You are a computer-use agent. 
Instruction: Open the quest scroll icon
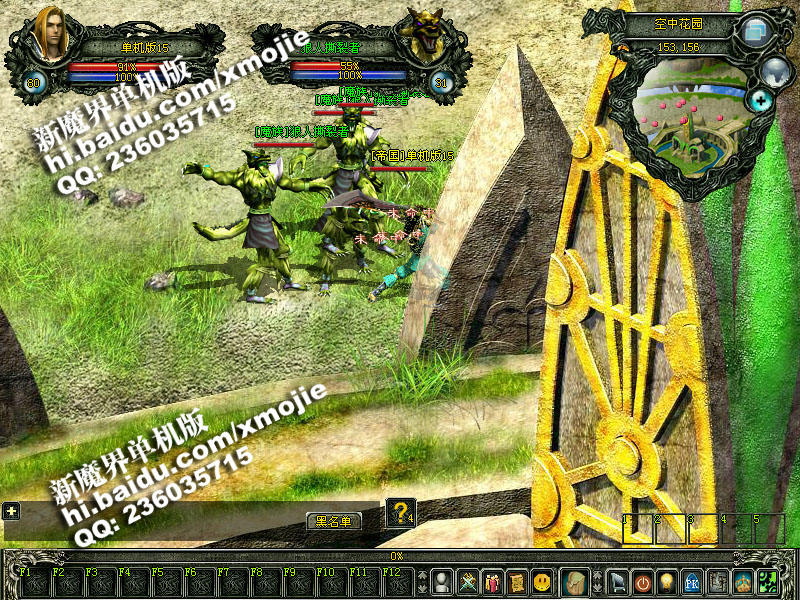[517, 581]
